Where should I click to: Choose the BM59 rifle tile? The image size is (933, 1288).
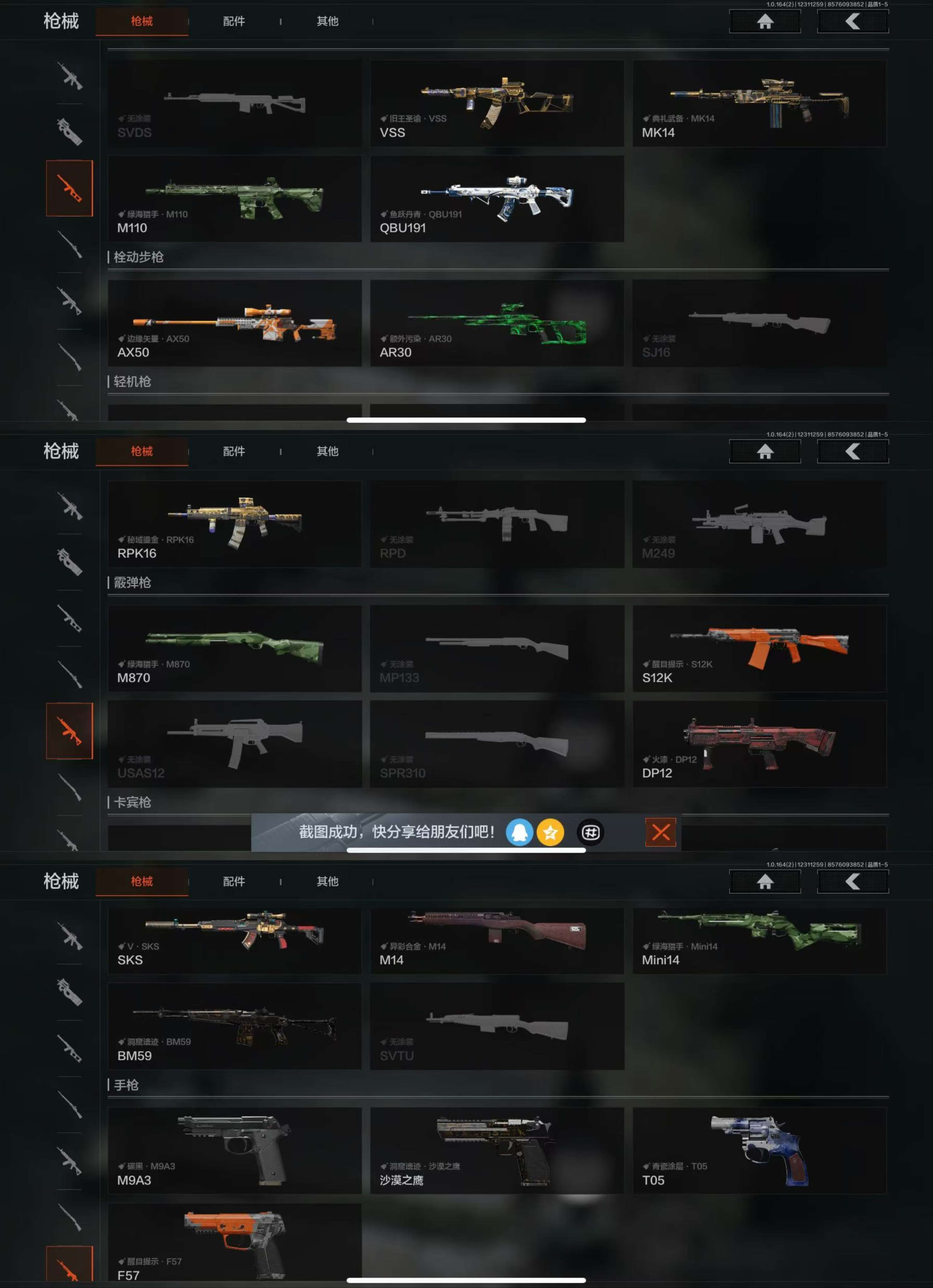[234, 1027]
